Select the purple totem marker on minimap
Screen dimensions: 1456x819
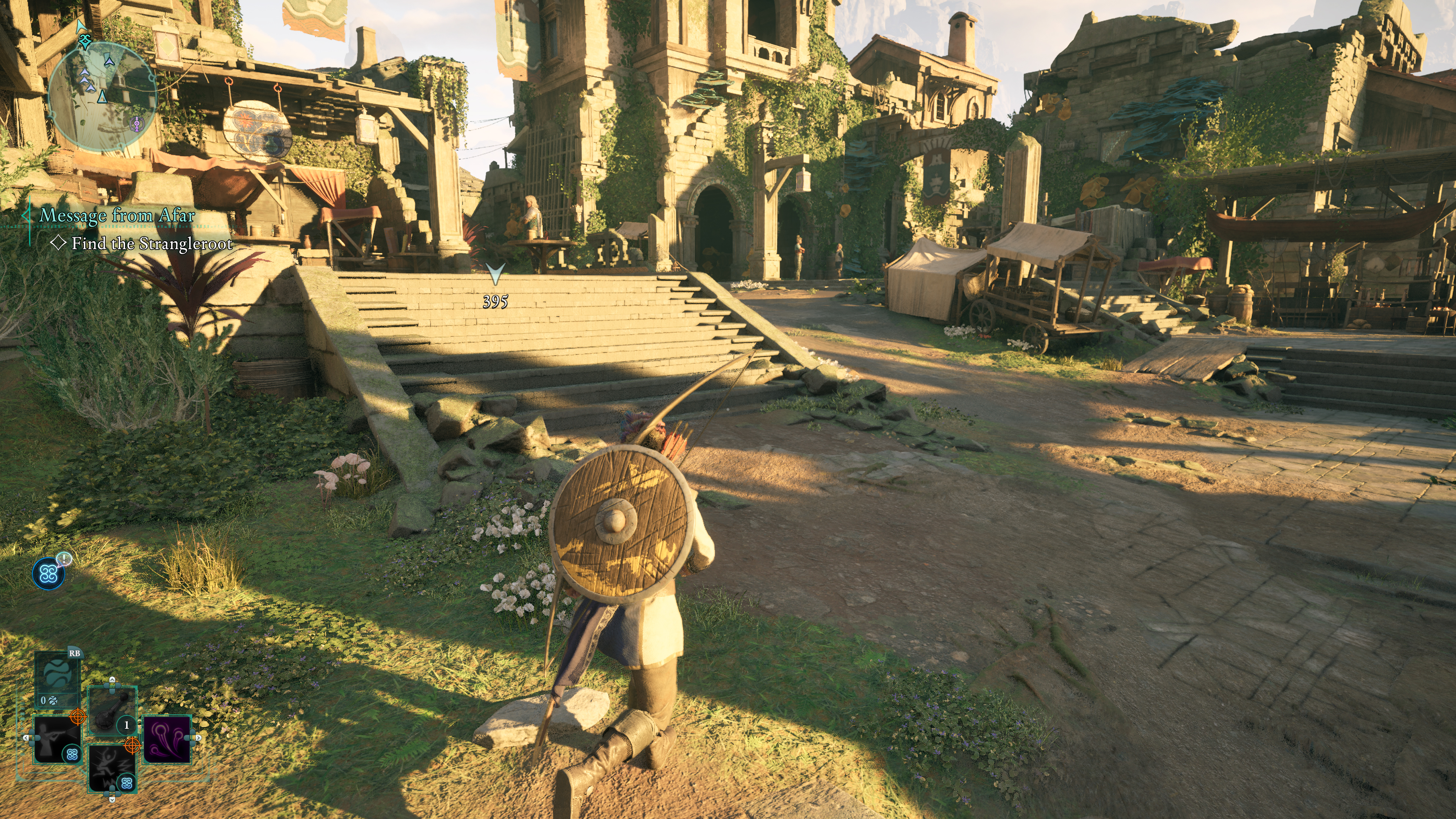click(136, 123)
